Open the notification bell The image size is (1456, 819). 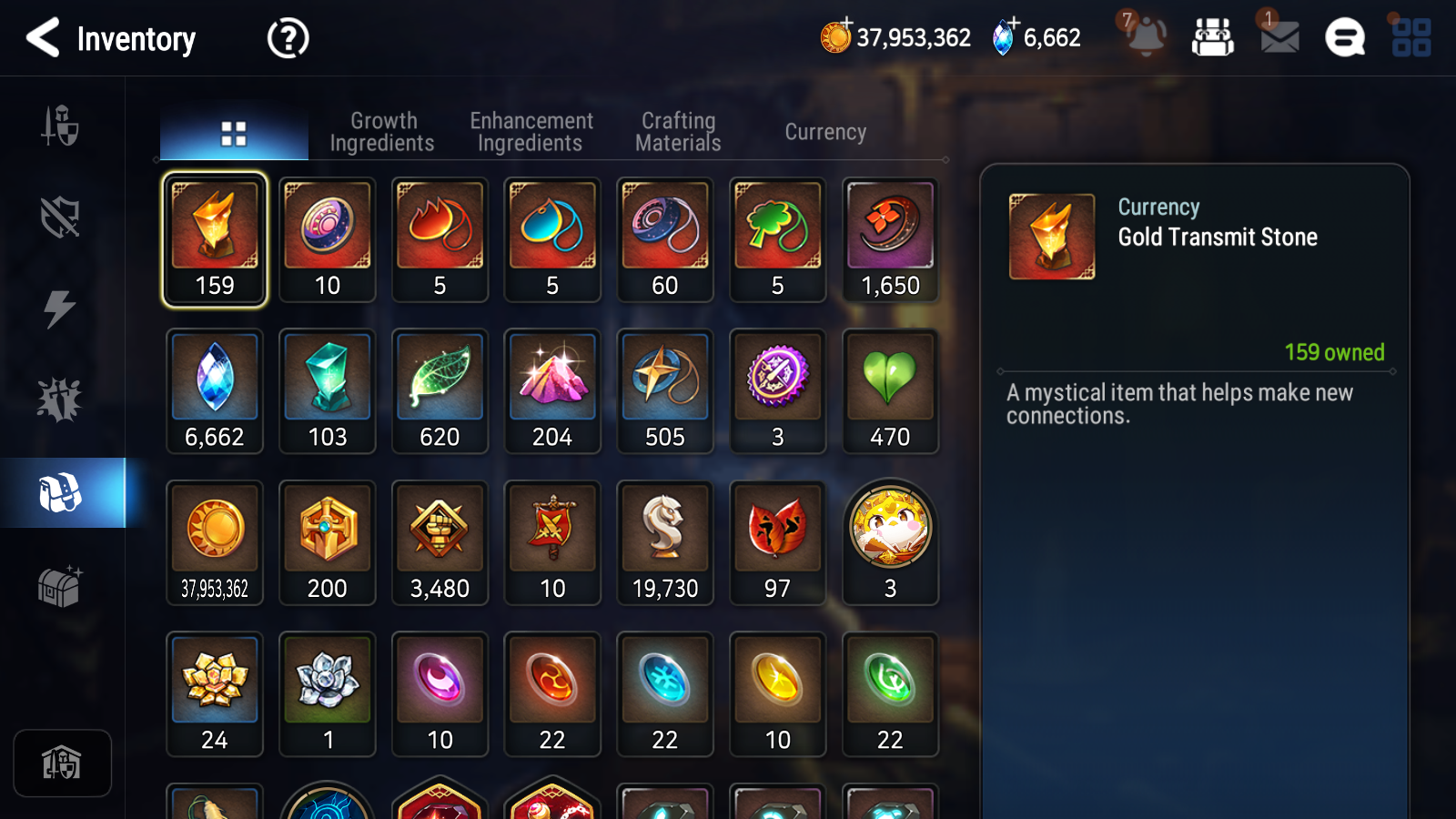[1146, 37]
